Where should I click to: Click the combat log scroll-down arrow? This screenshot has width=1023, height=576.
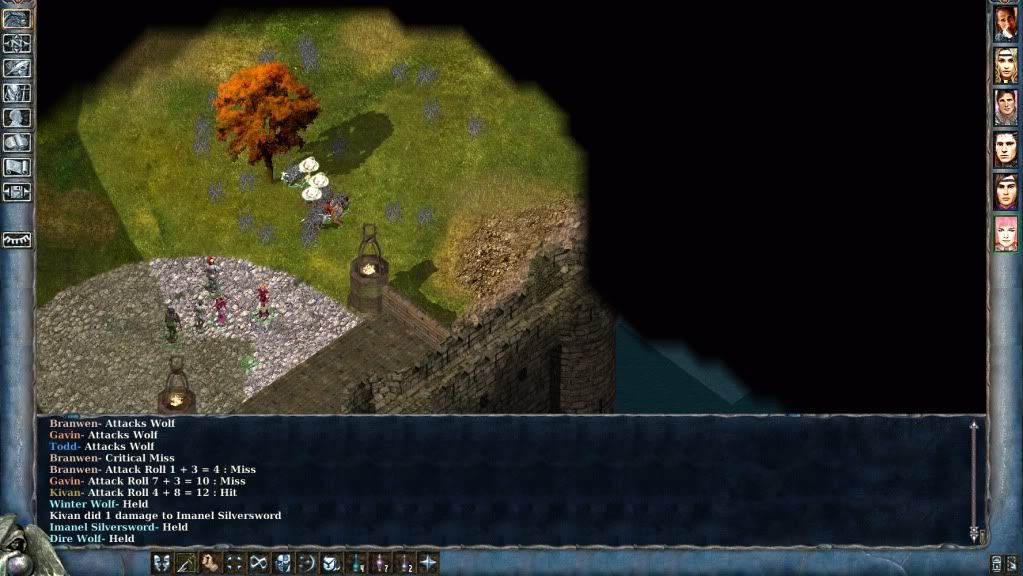[x=973, y=534]
